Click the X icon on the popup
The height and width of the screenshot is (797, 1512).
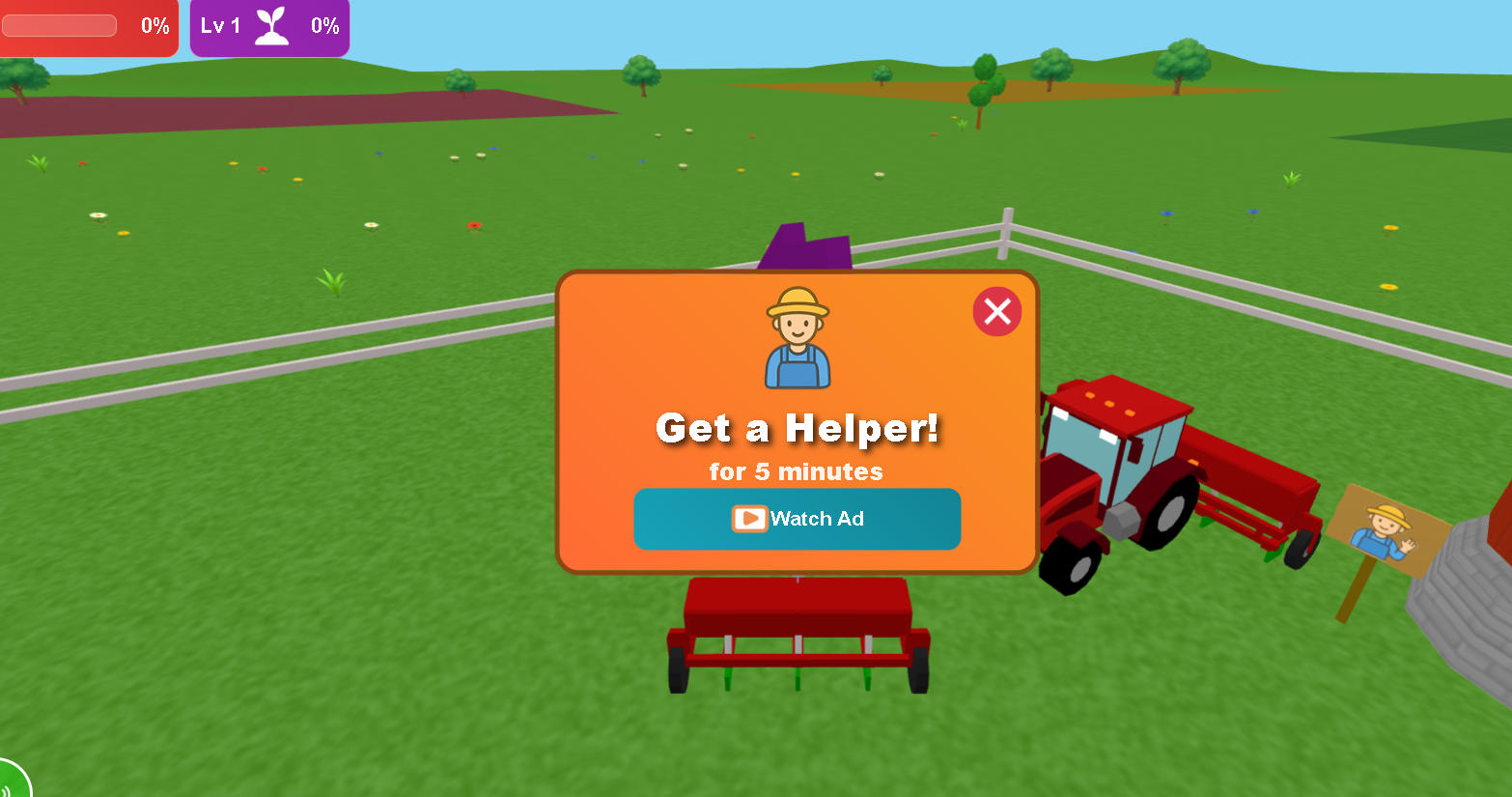[997, 311]
